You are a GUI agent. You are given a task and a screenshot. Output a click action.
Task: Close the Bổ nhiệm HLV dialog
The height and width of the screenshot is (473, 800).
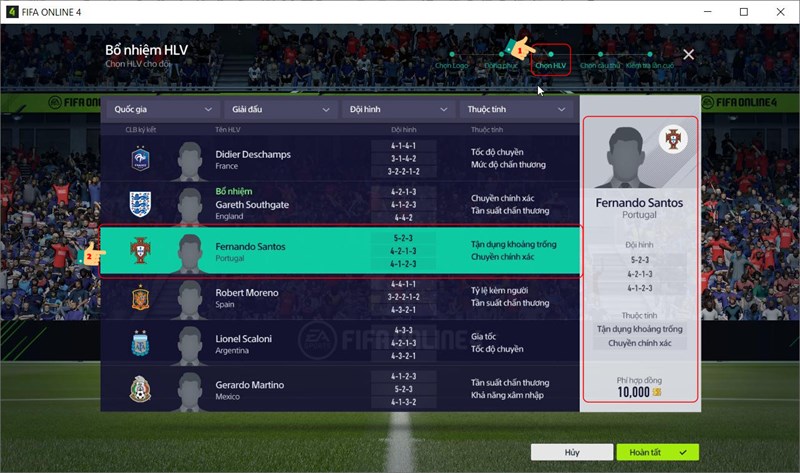(688, 54)
